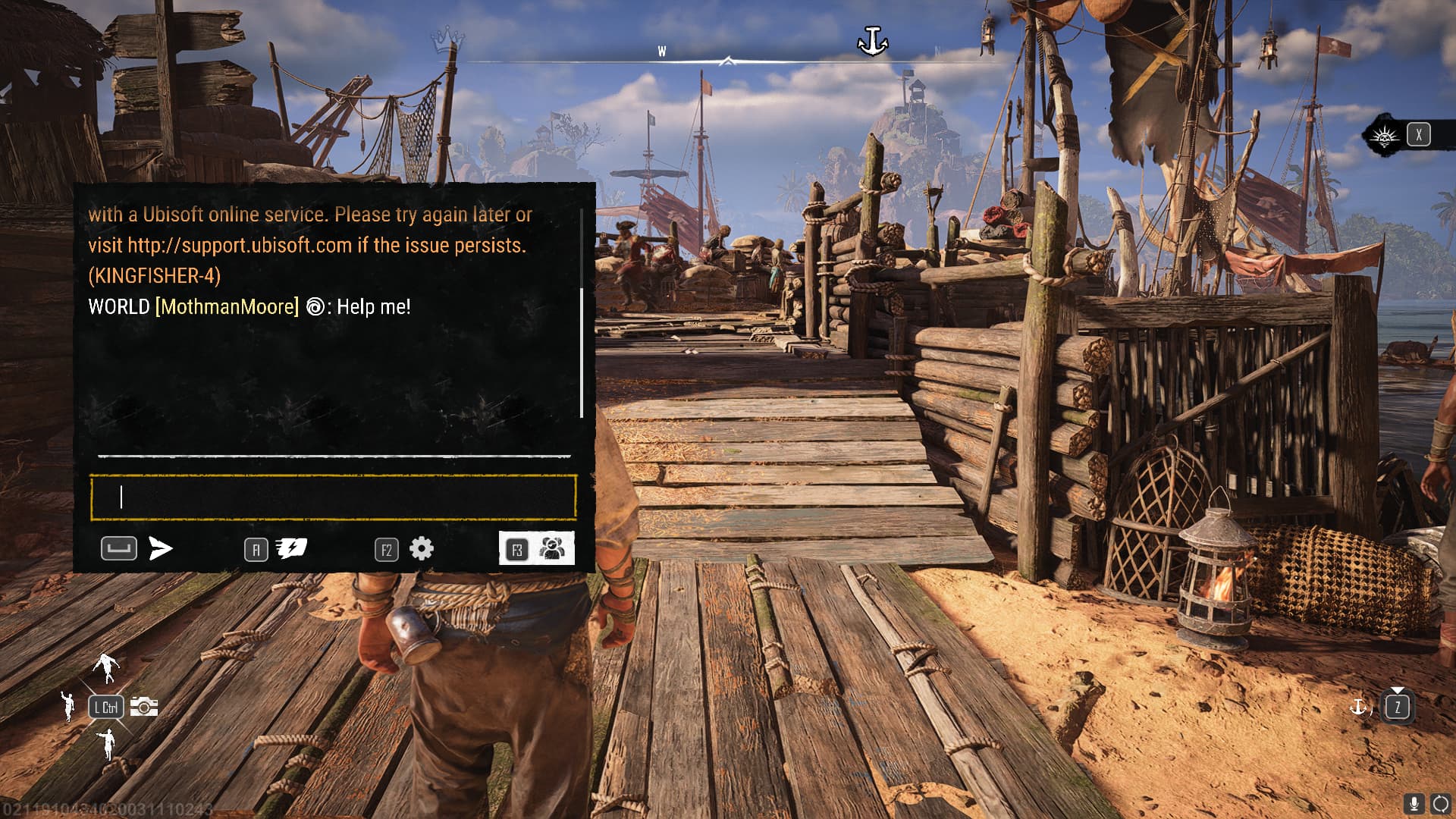Screen dimensions: 1456x819
Task: Select the bottom emote figure icon
Action: pyautogui.click(x=108, y=743)
